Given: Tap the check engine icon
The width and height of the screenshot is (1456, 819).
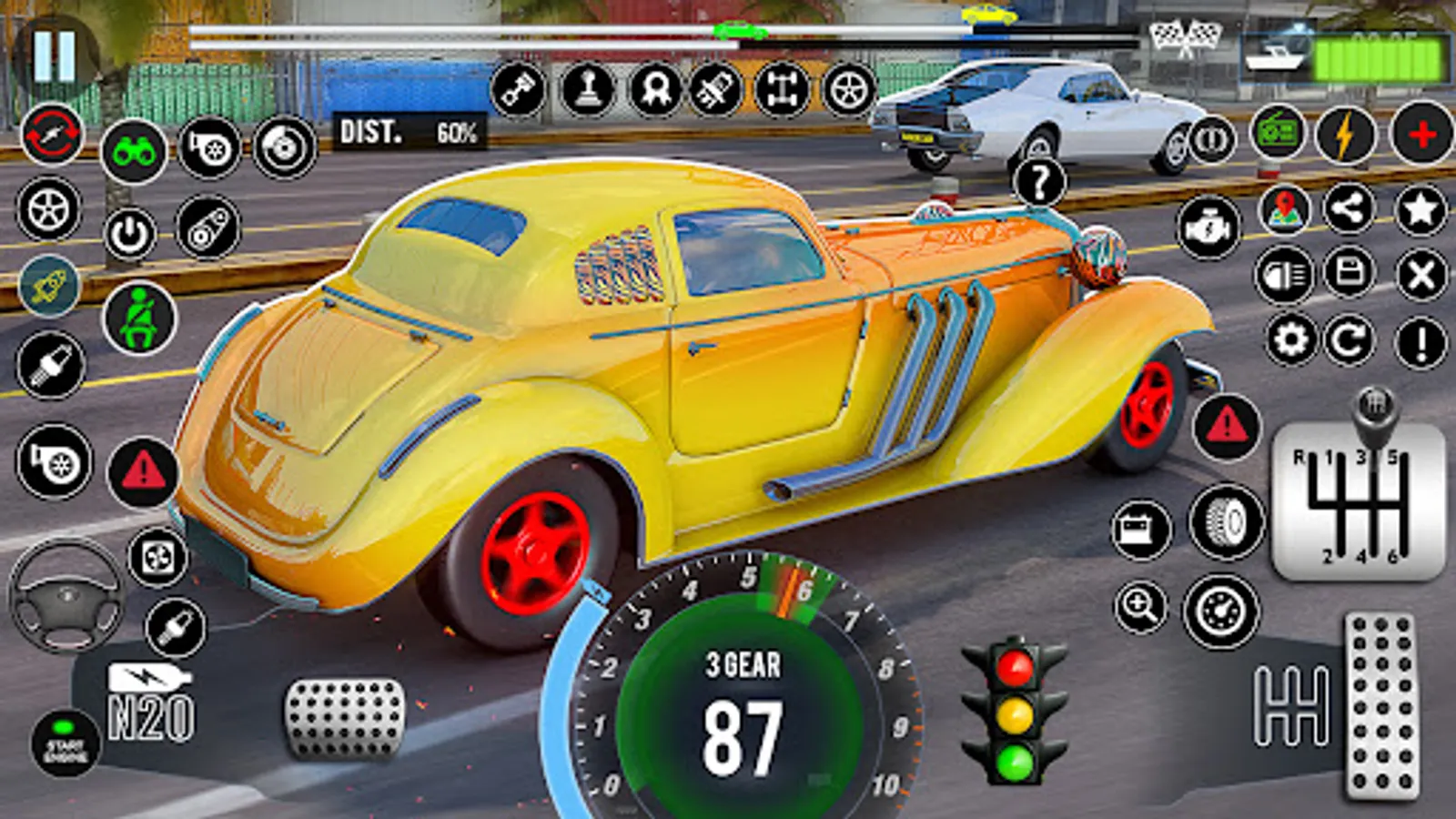Looking at the screenshot, I should (x=1208, y=227).
